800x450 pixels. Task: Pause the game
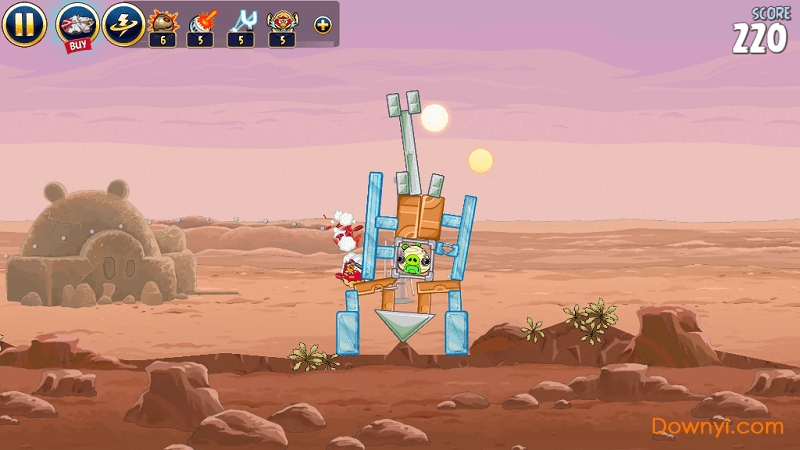pyautogui.click(x=24, y=24)
